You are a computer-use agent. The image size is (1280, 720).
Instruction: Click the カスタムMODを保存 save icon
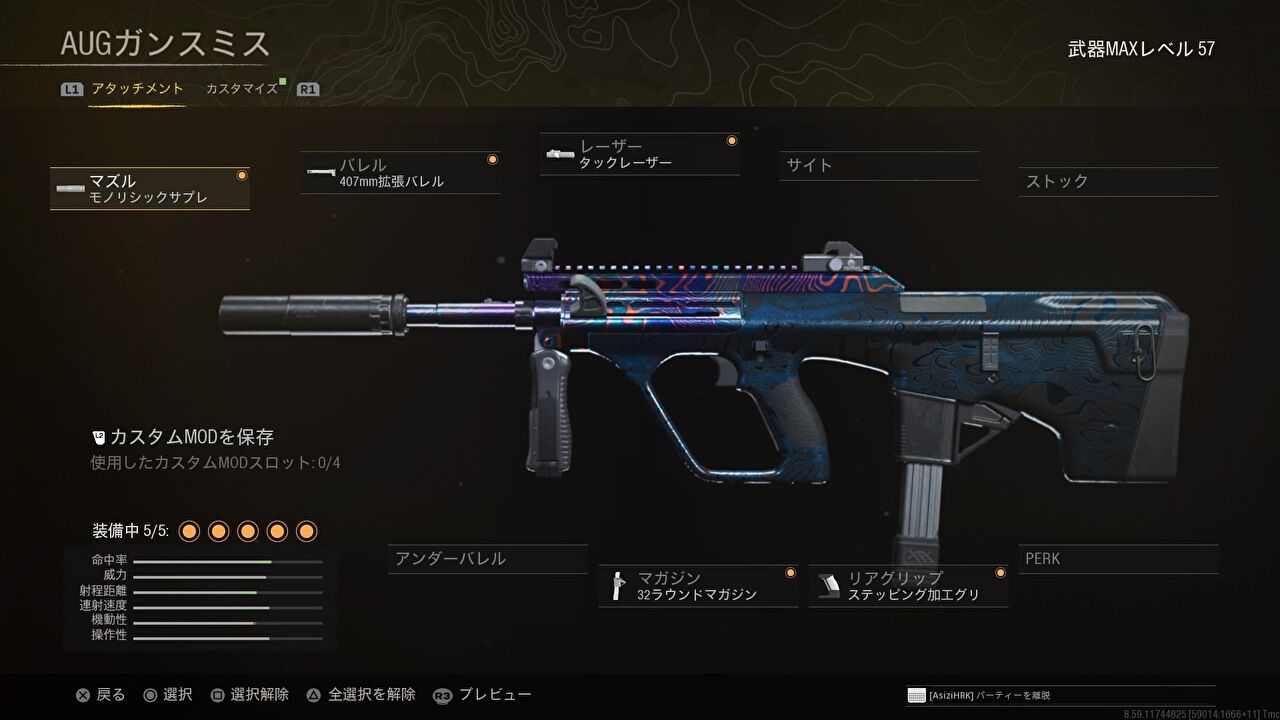[97, 437]
